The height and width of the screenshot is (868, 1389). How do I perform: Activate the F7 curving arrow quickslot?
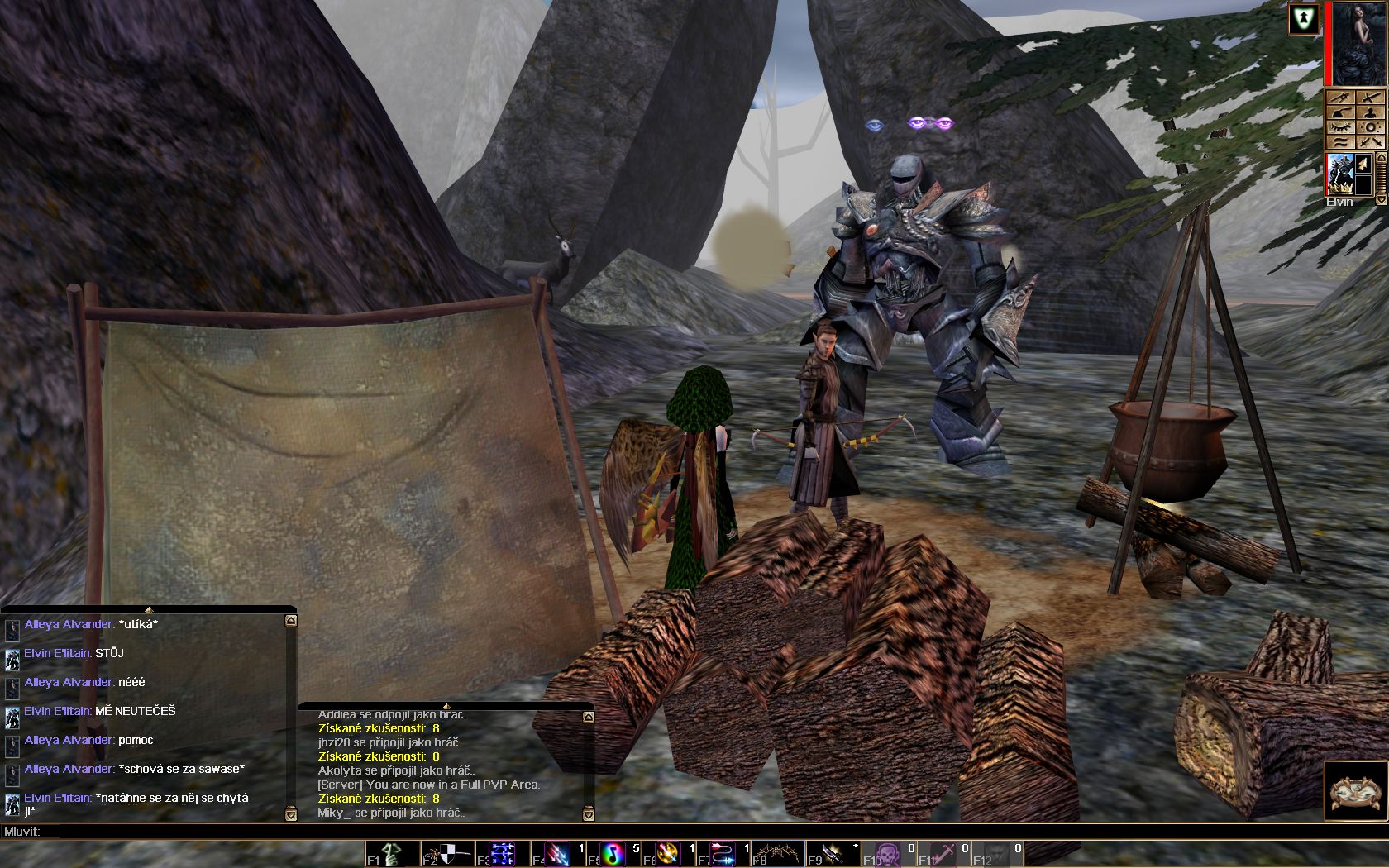point(723,854)
